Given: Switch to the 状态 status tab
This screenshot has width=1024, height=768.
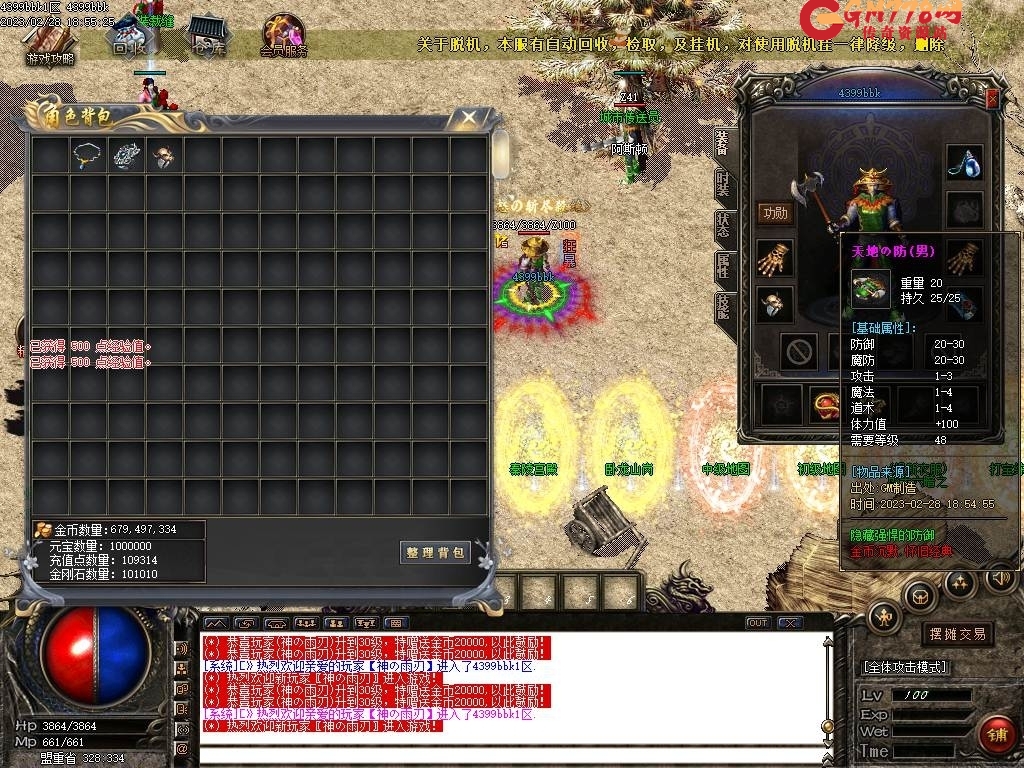Looking at the screenshot, I should [723, 225].
